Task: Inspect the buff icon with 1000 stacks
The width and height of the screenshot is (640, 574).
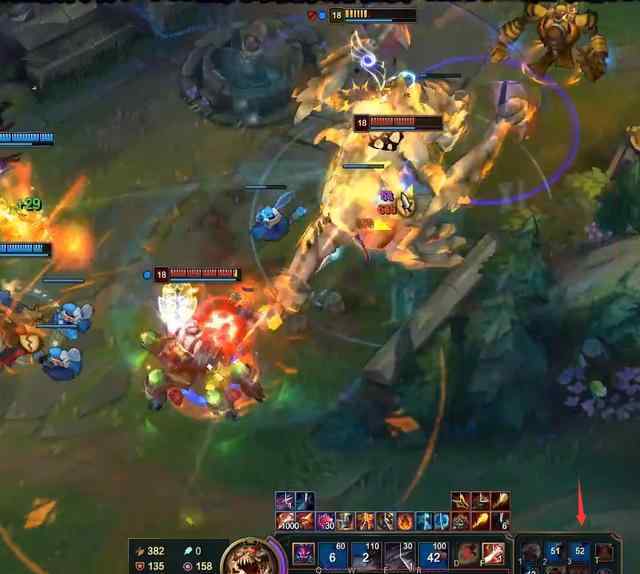Action: click(287, 521)
